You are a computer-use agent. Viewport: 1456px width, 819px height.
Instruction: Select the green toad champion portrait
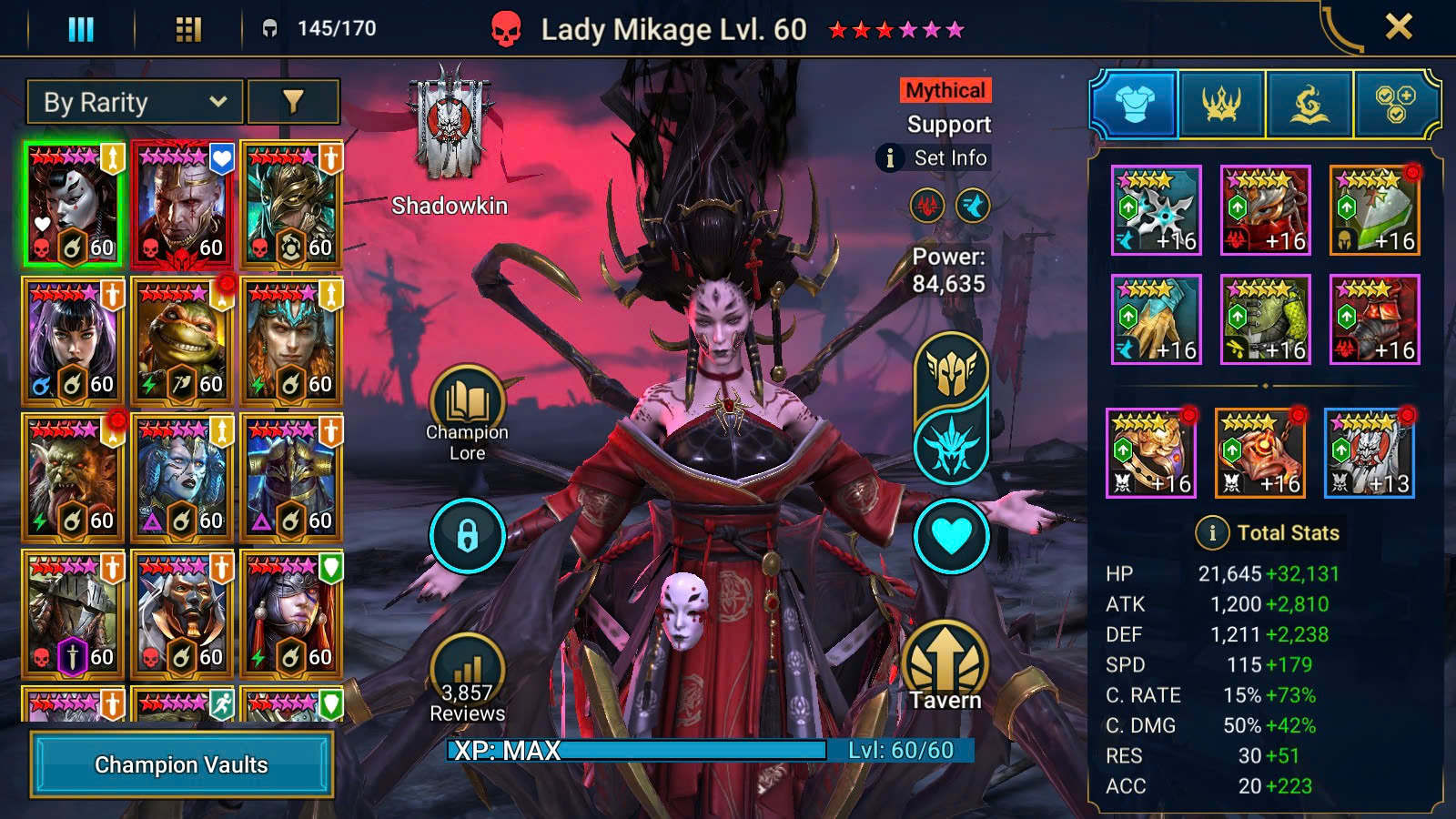[x=182, y=340]
